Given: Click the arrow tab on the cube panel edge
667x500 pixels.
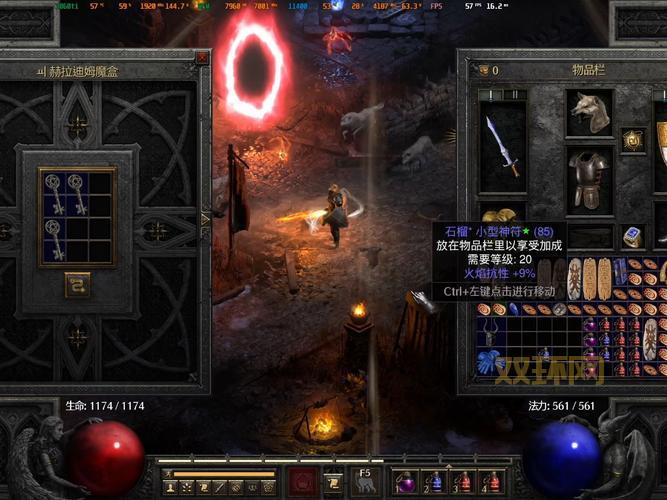Looking at the screenshot, I should point(206,218).
